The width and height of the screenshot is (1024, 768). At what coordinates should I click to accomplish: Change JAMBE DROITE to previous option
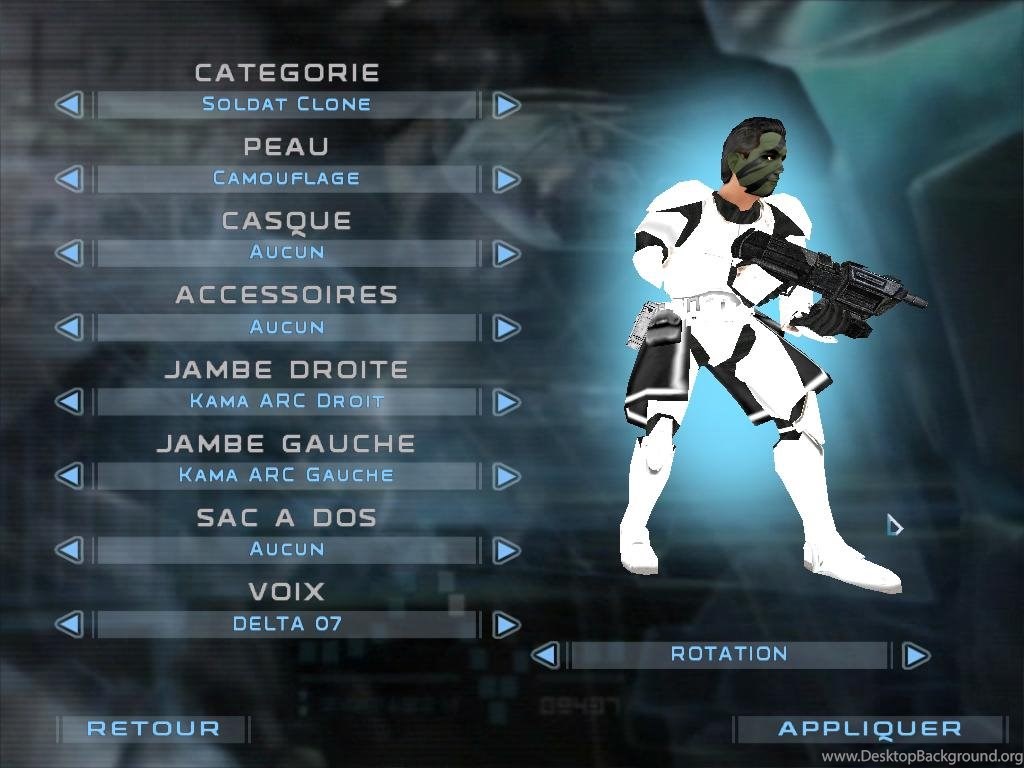coord(68,402)
